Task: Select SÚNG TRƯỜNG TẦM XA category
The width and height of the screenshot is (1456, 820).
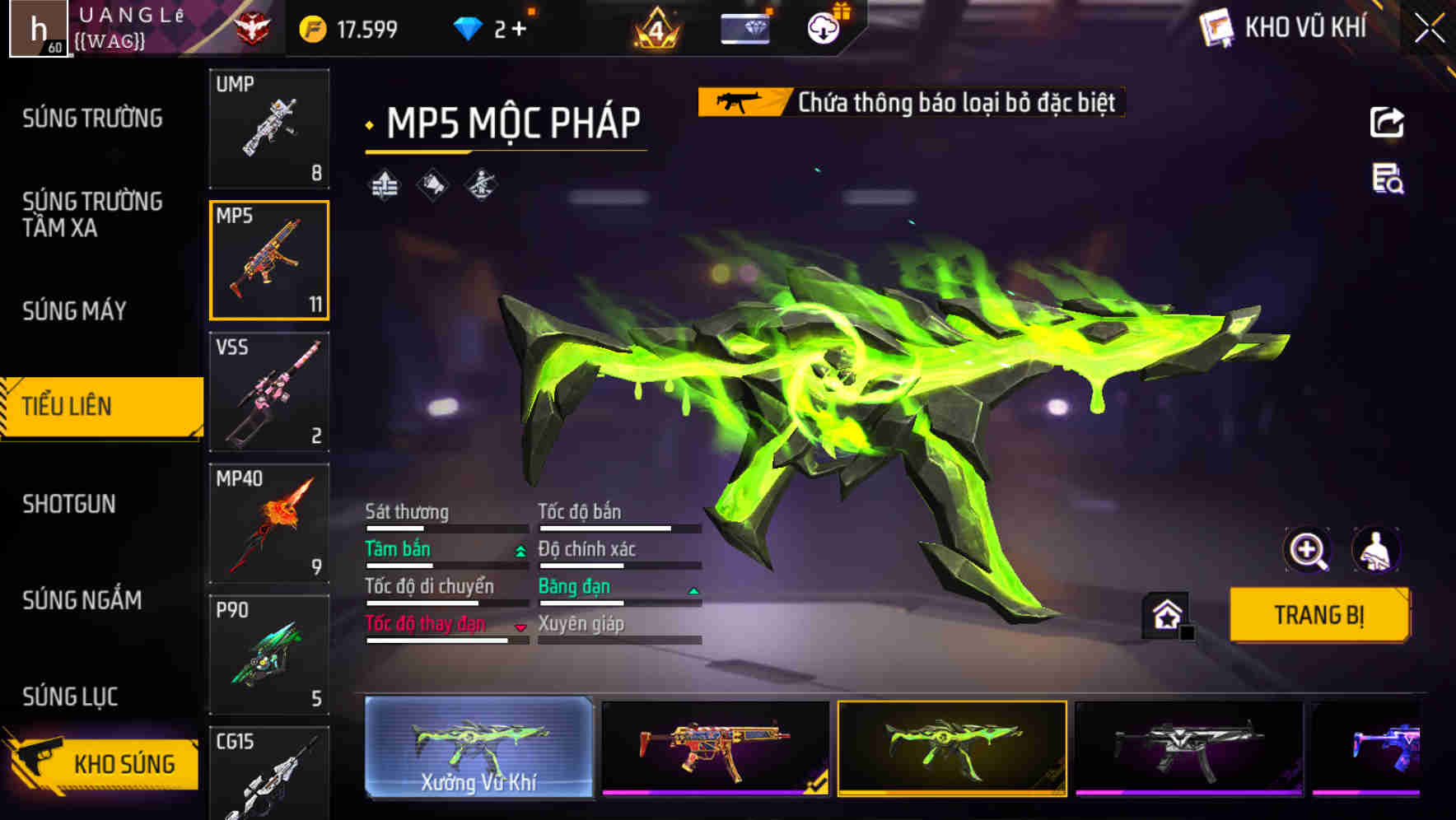Action: (91, 216)
